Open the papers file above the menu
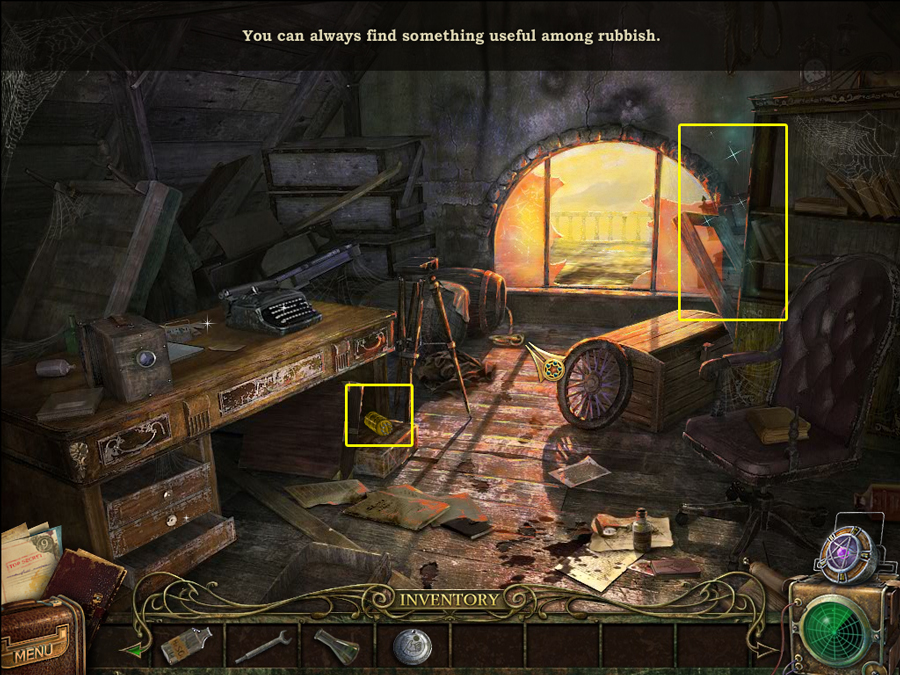 tap(30, 558)
